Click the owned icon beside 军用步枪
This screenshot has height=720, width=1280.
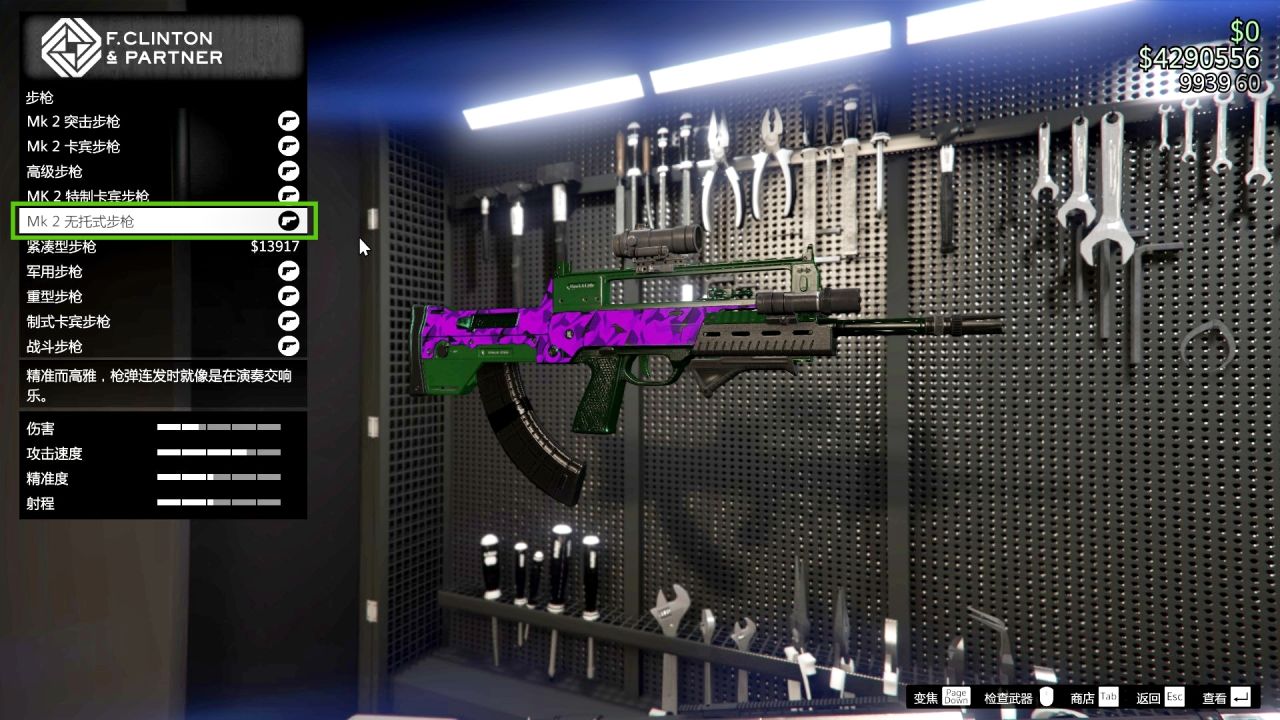(289, 271)
